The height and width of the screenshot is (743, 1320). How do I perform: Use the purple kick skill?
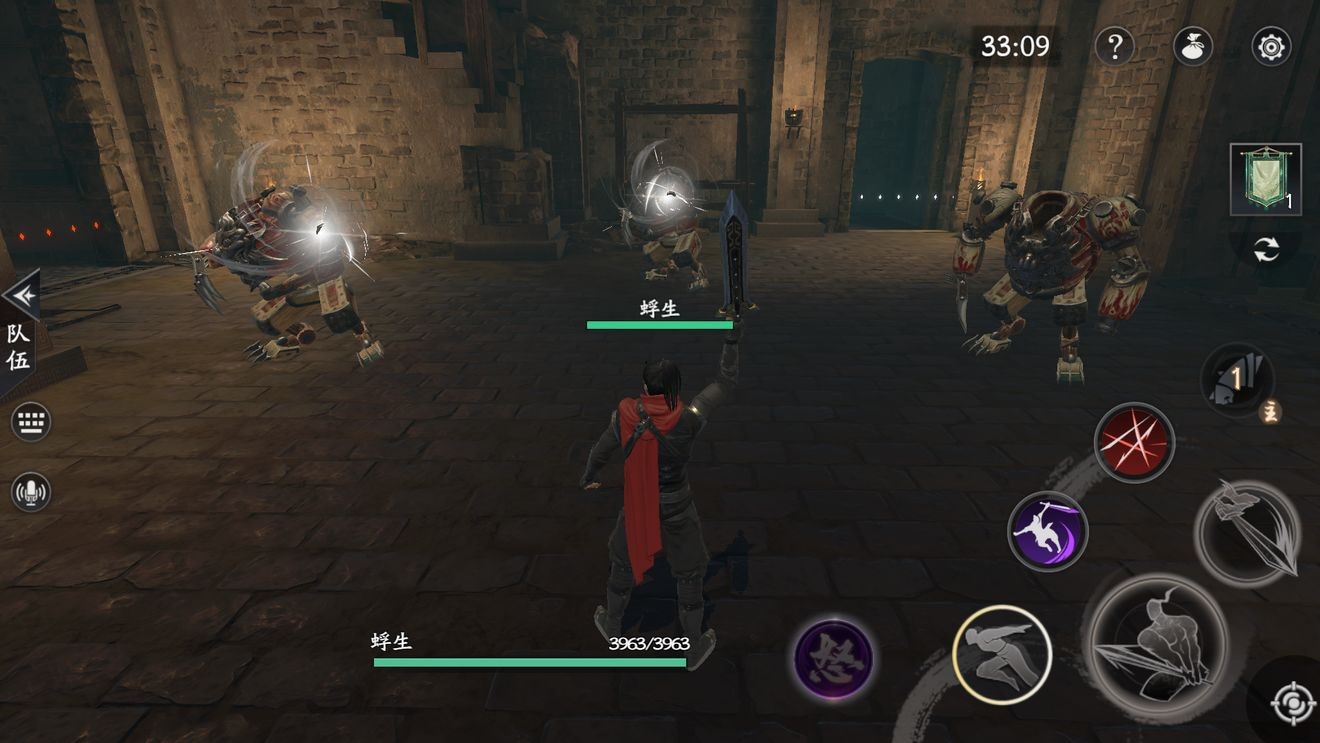coord(1047,530)
